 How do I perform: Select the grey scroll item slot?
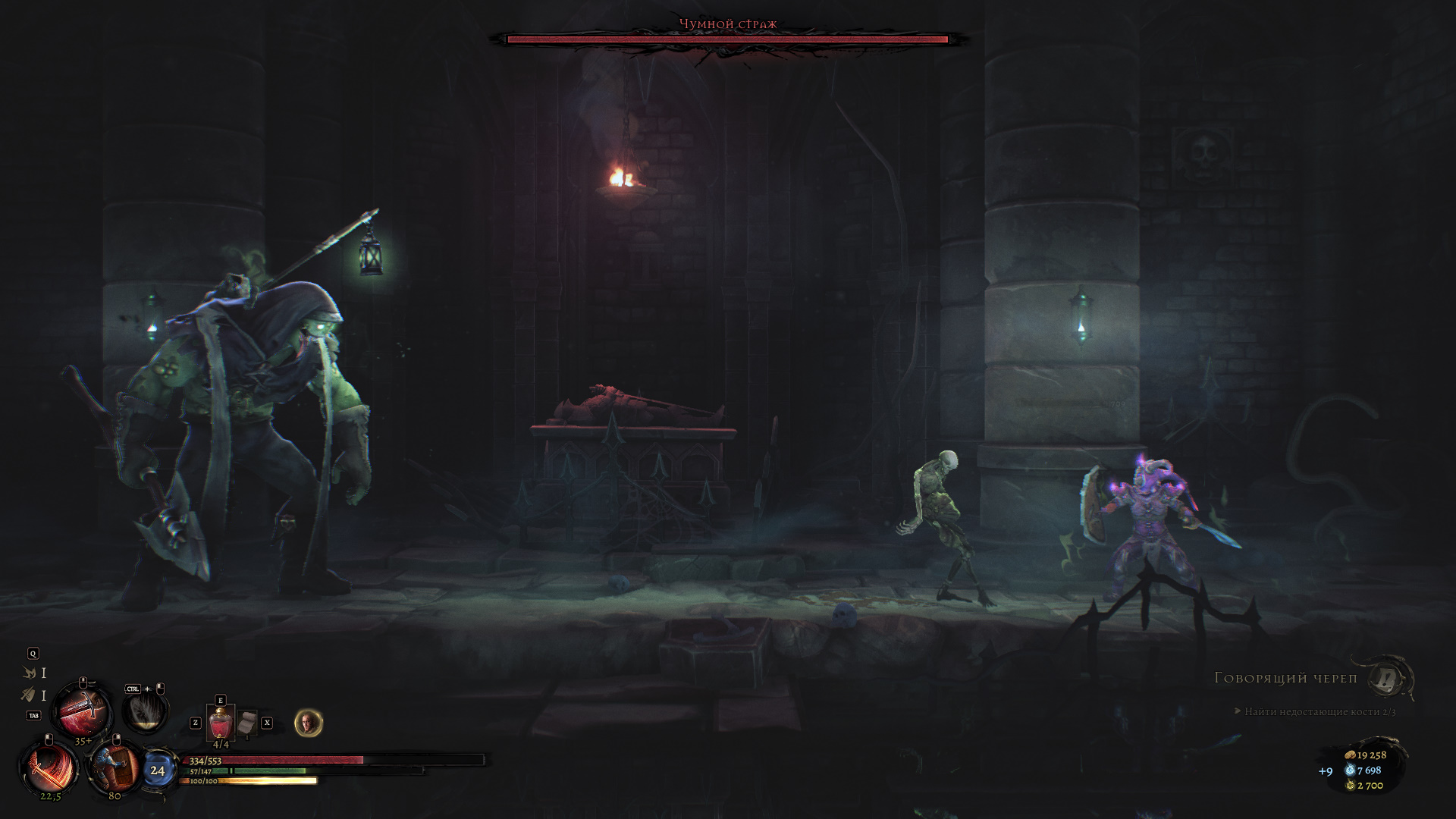(246, 723)
